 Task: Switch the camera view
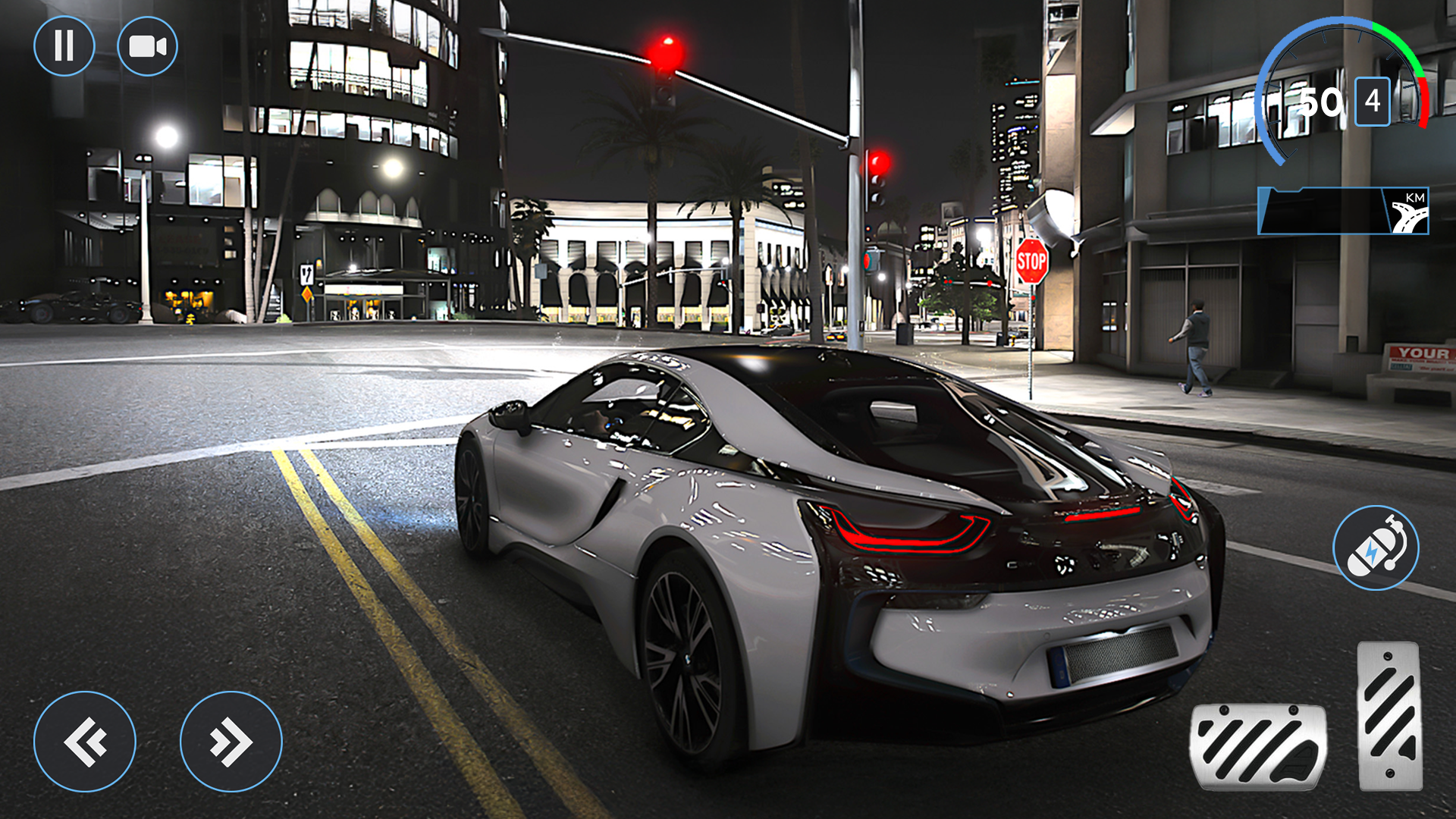tap(148, 46)
